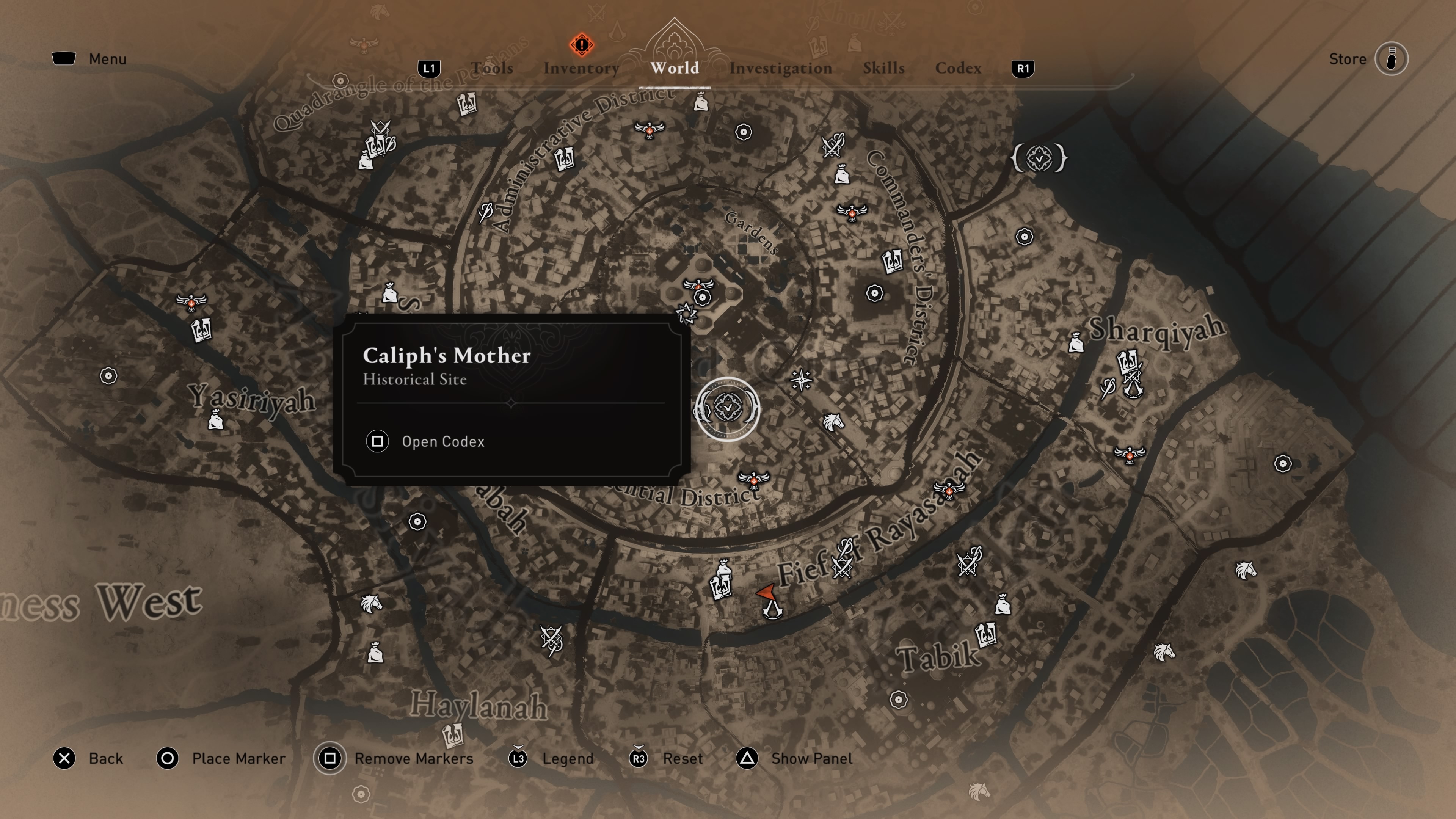Open the Skills tab

(883, 68)
